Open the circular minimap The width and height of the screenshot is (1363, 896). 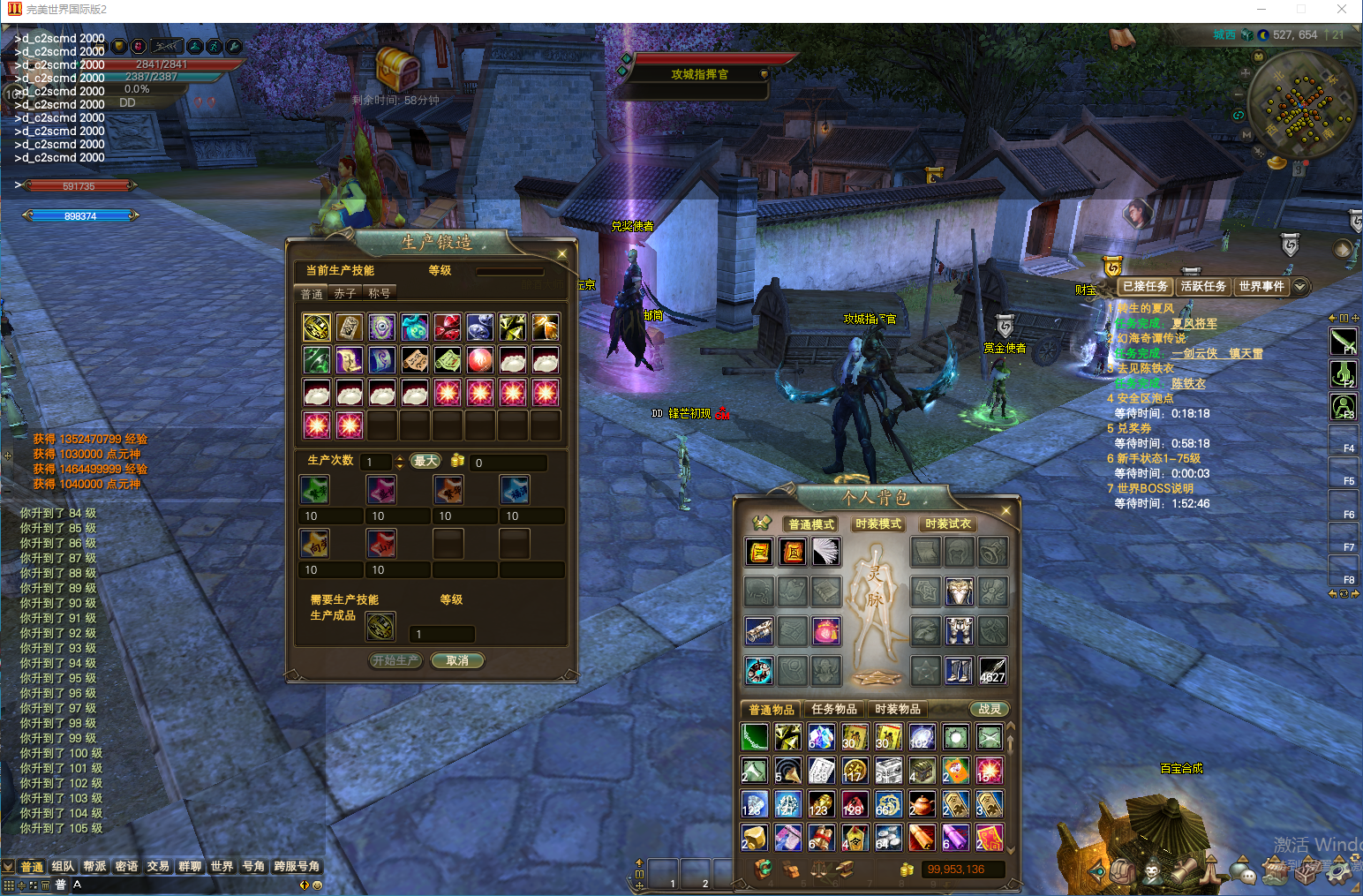coord(1303,106)
